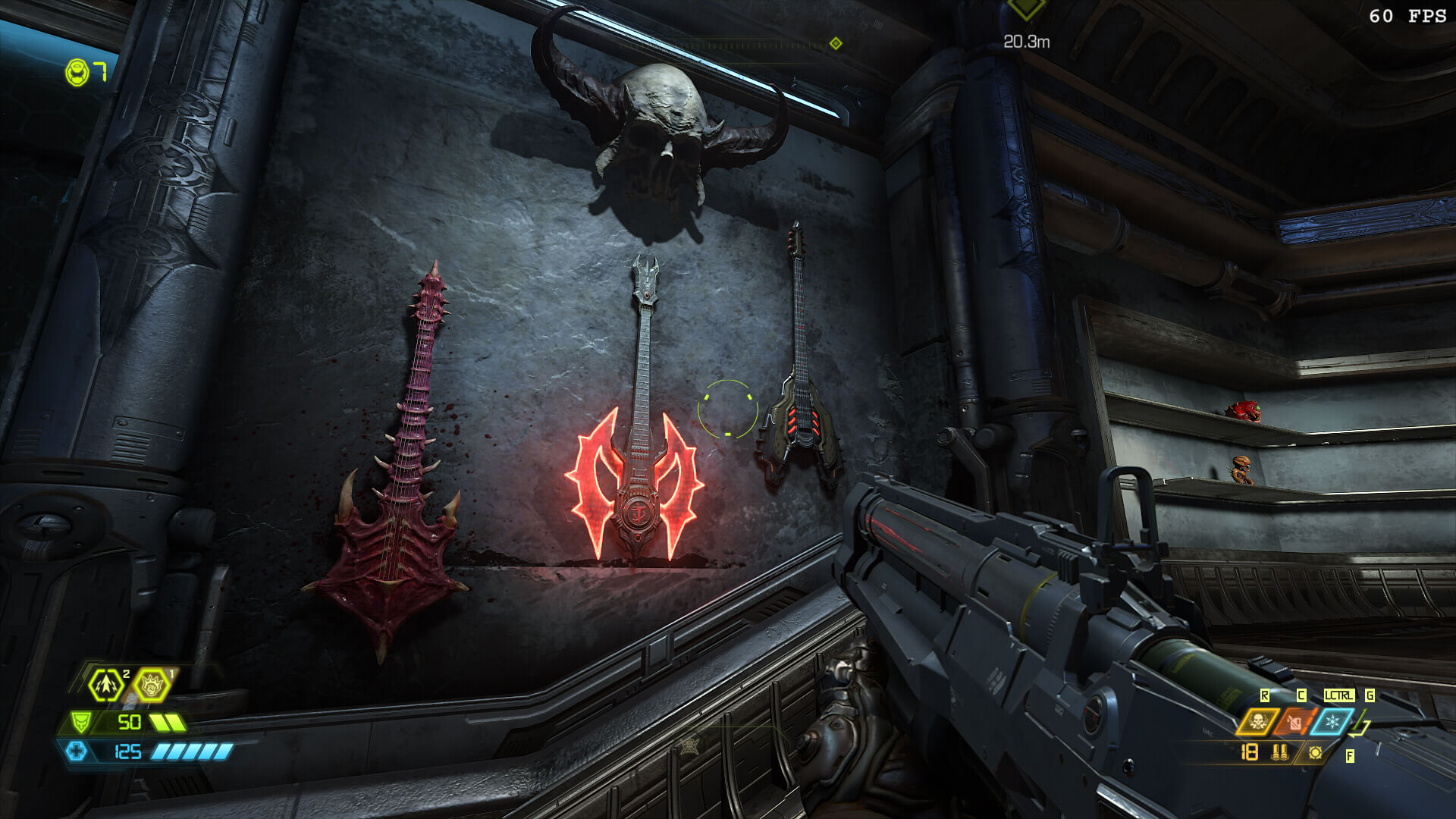The image size is (1456, 819).
Task: Select the dash arrow hexagon icon
Action: pyautogui.click(x=105, y=686)
